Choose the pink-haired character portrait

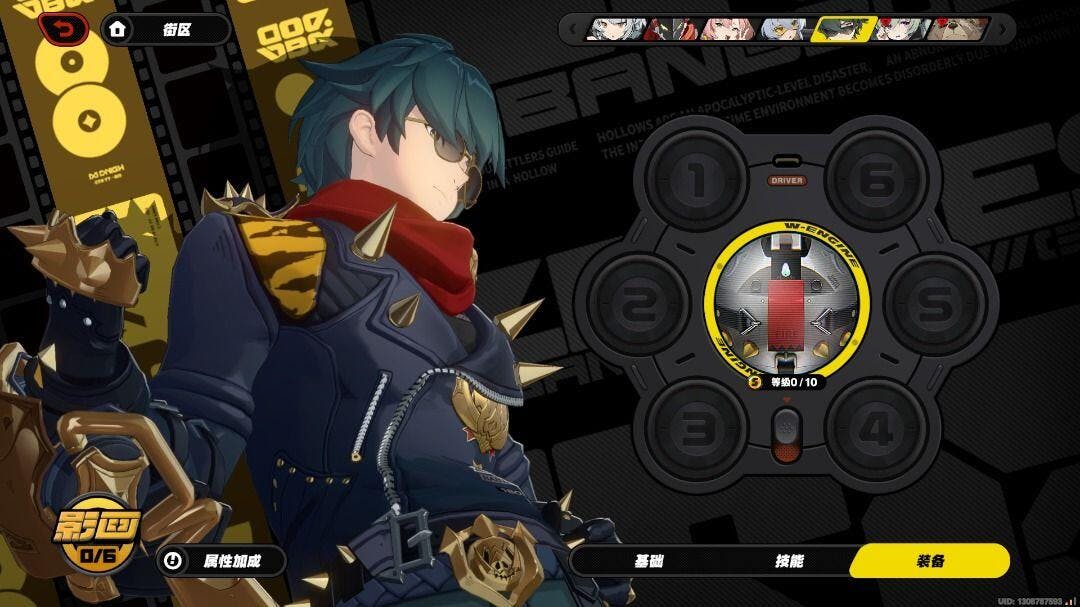point(726,29)
